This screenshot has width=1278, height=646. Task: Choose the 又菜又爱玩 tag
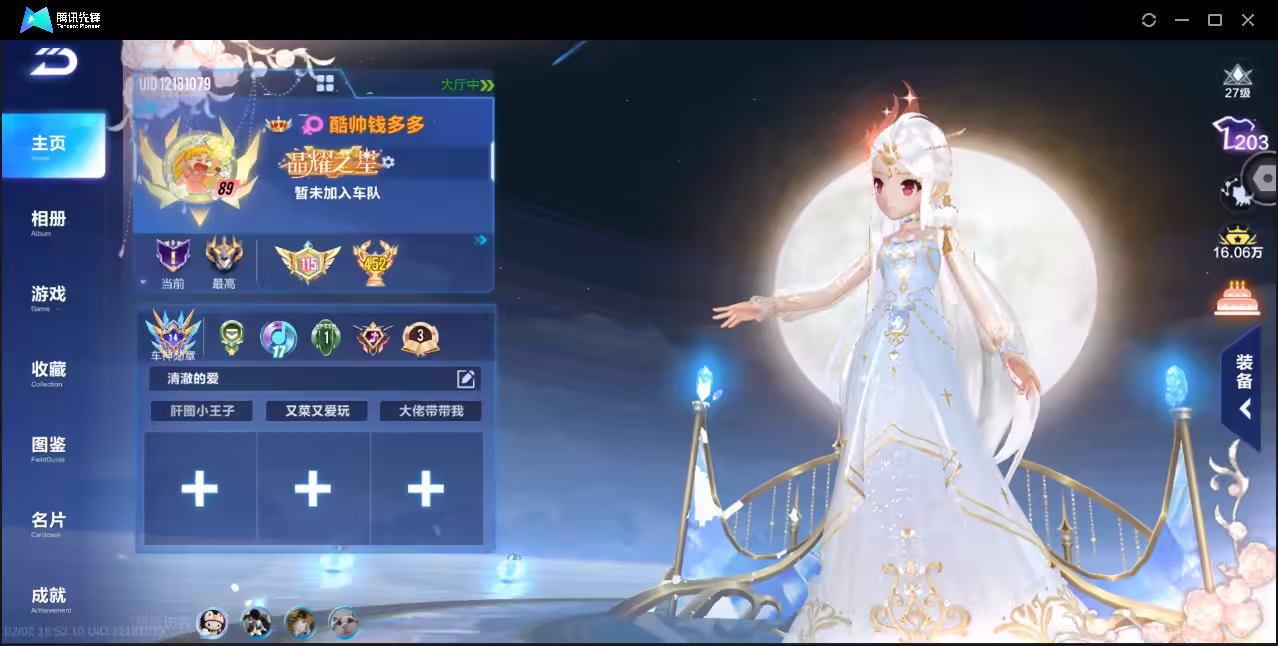(317, 411)
